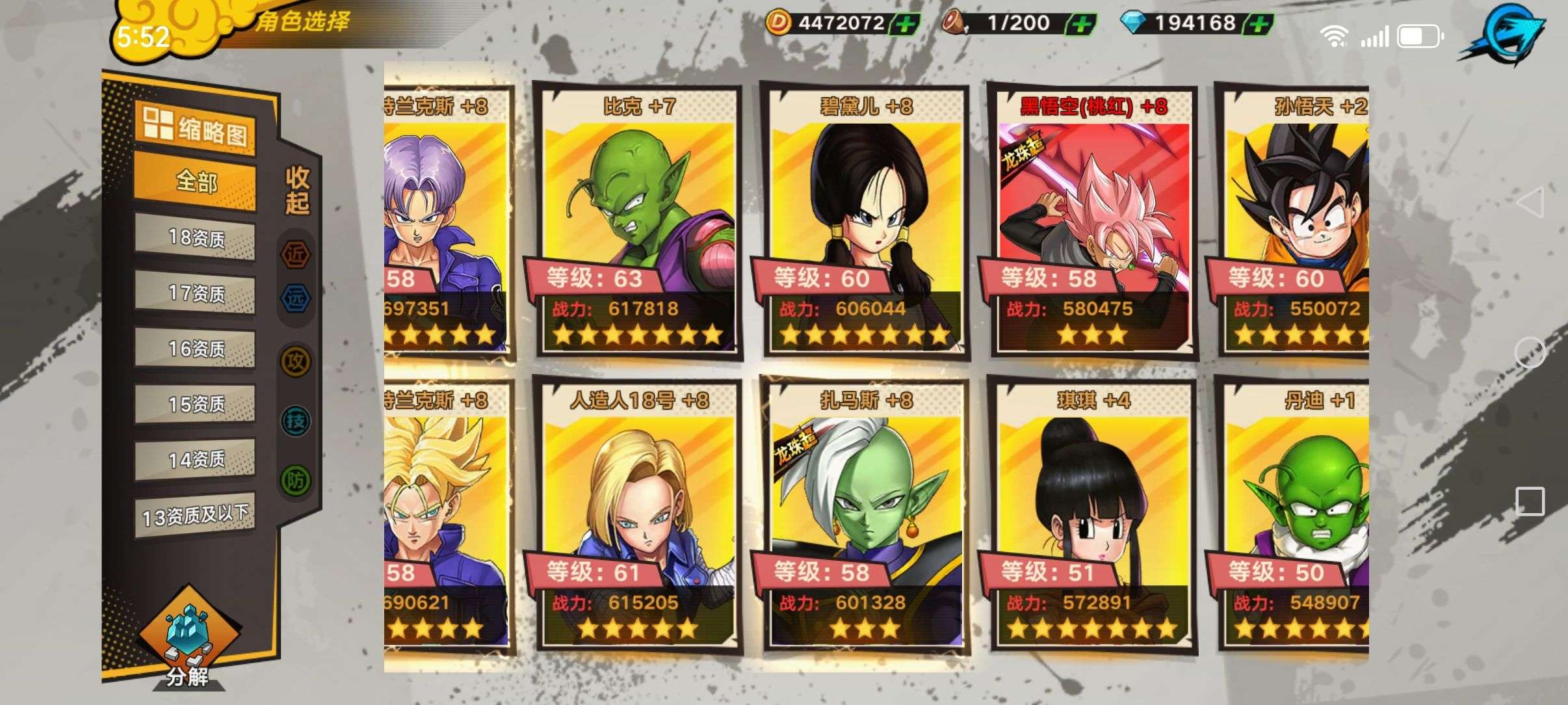The image size is (1568, 705).
Task: Buy diamonds using the plus button
Action: point(1257,25)
